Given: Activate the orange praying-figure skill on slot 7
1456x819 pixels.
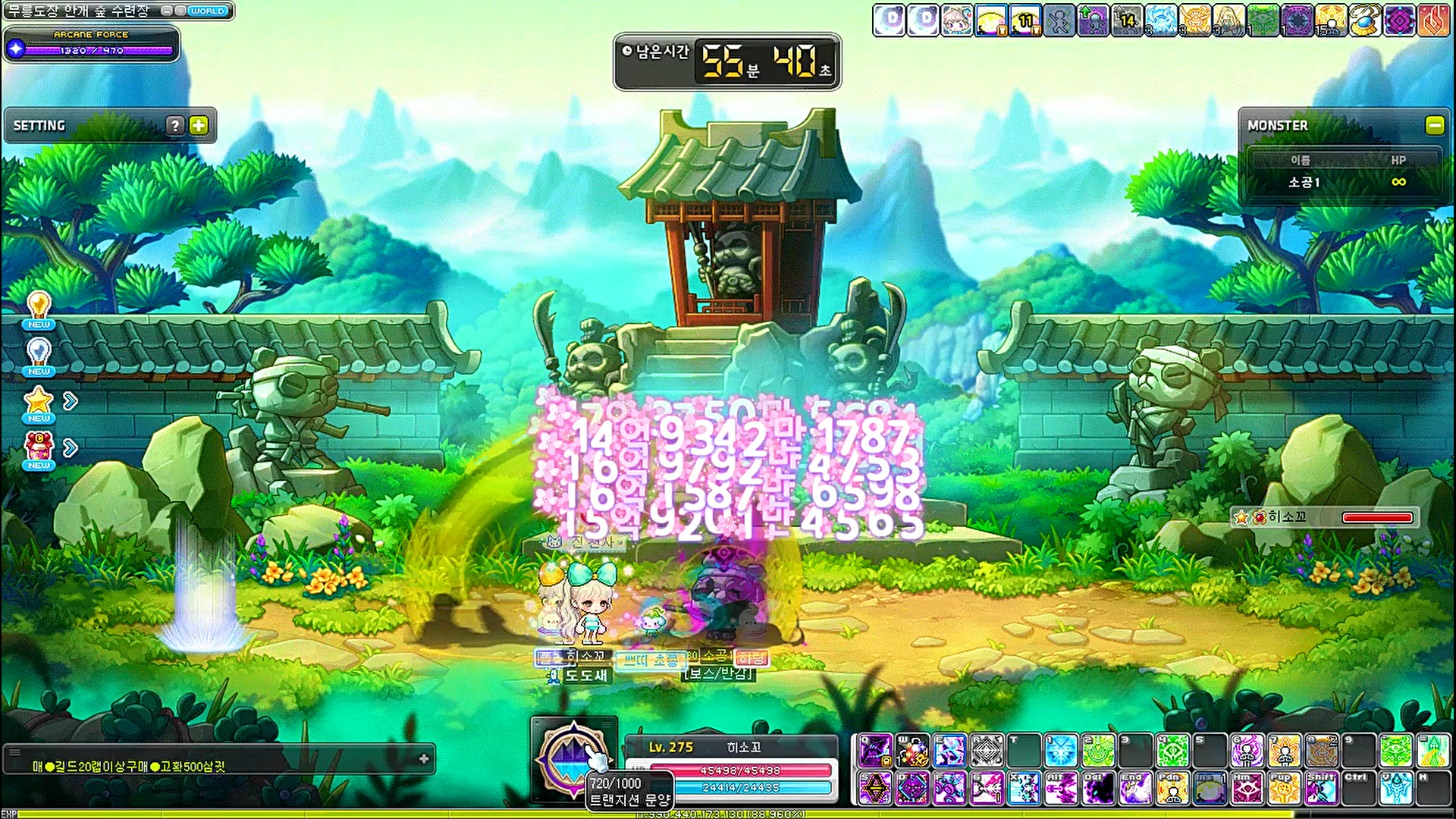Looking at the screenshot, I should [1284, 751].
